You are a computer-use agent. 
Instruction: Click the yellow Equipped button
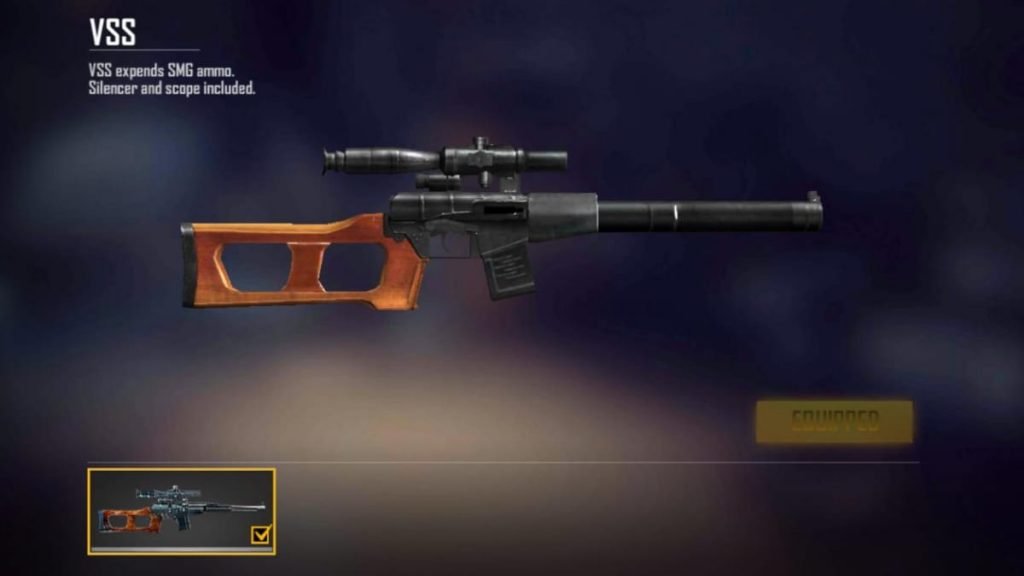[x=834, y=421]
